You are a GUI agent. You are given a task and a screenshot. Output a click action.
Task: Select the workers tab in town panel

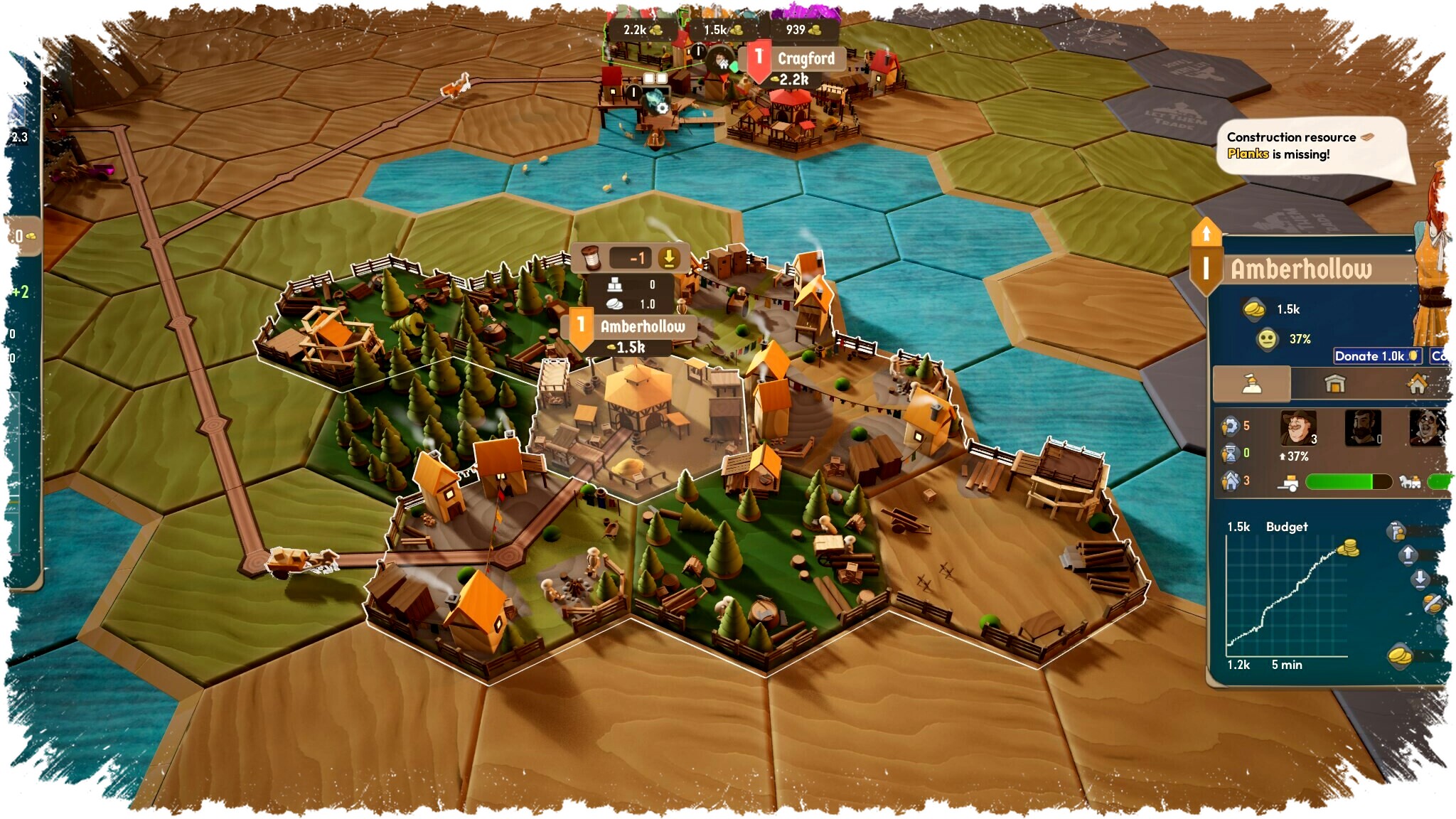[x=1251, y=385]
